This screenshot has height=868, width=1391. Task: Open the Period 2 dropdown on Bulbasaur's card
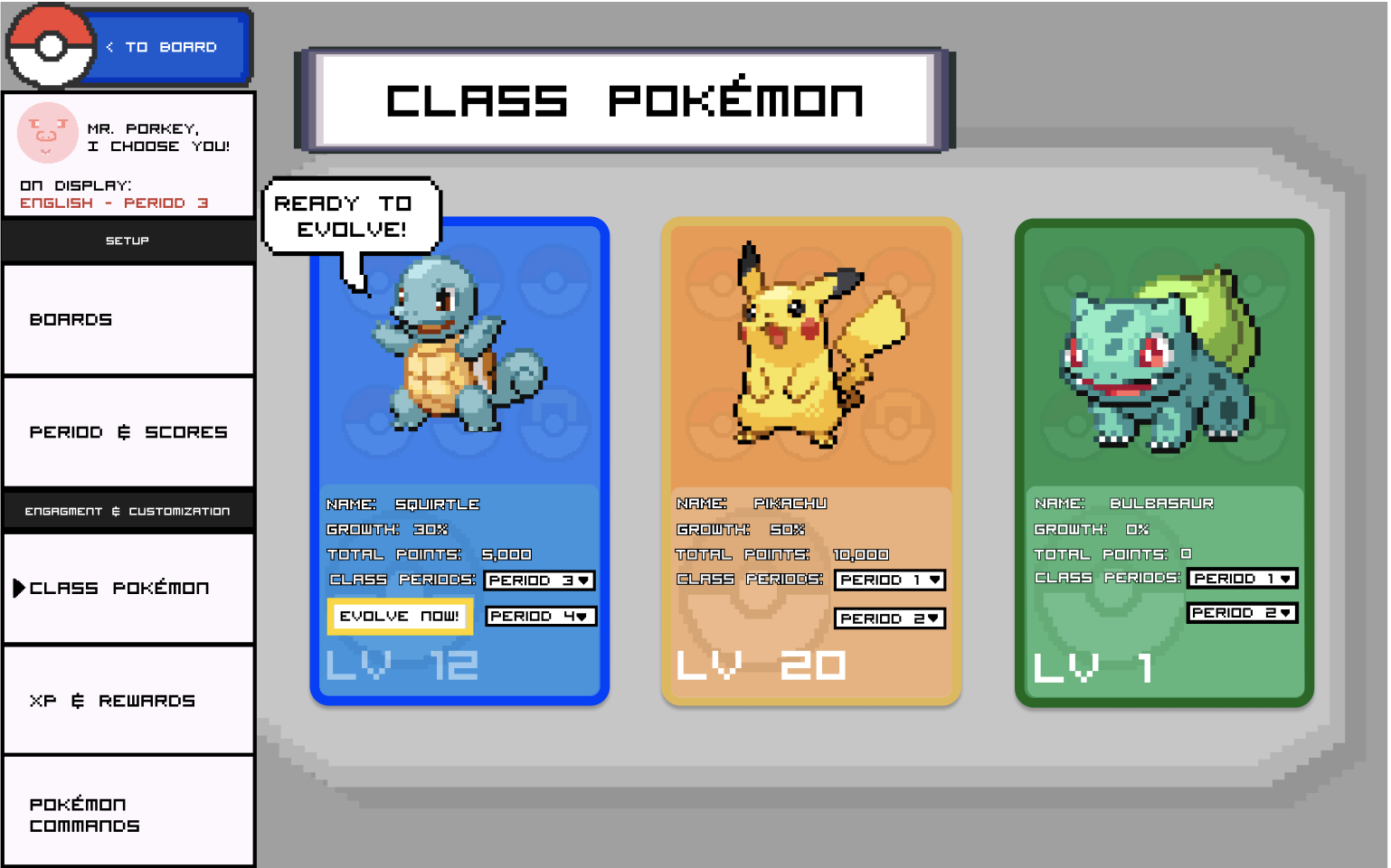point(1242,612)
